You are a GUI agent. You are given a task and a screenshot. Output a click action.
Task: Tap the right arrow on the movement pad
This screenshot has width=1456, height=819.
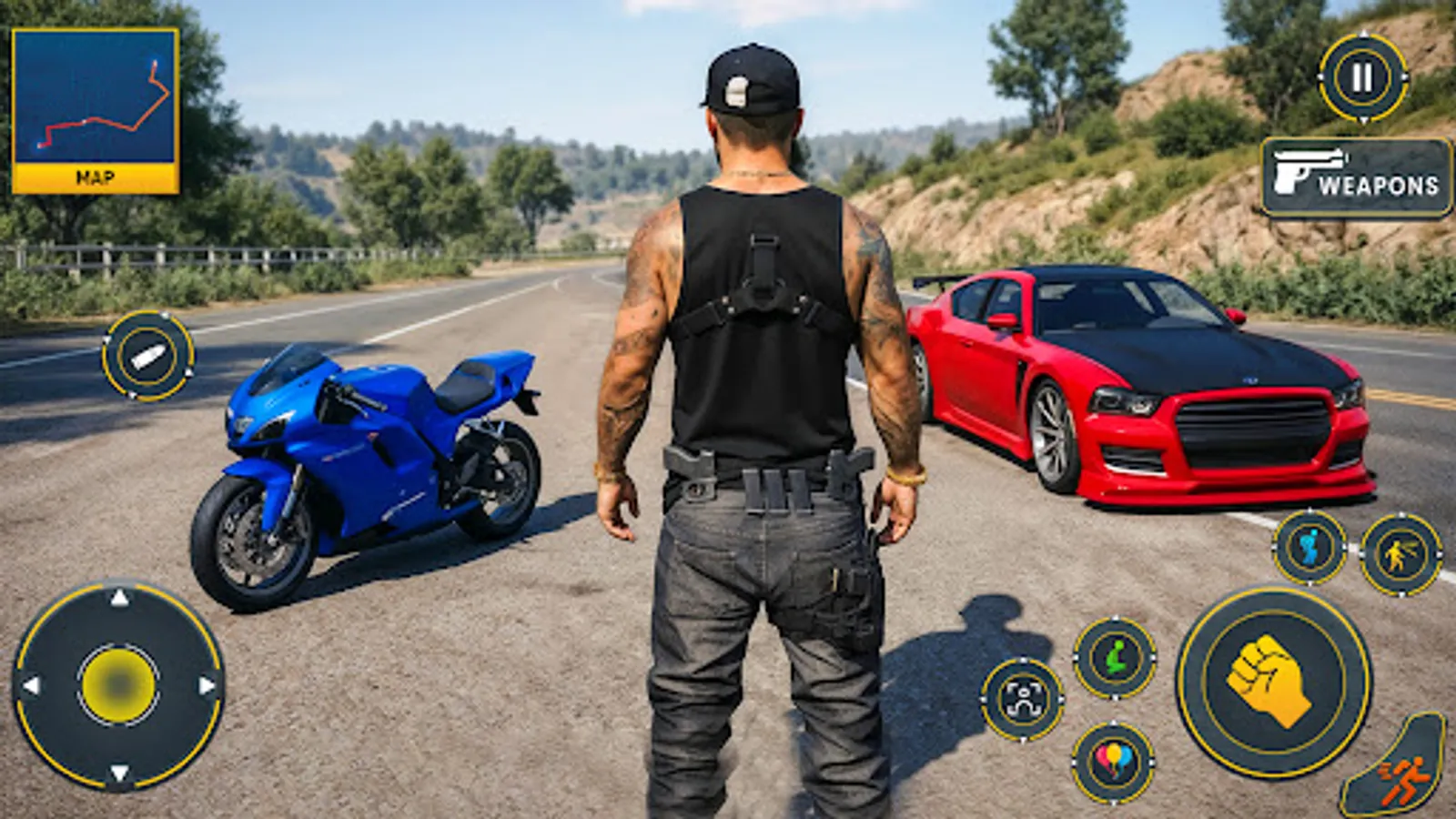coord(208,686)
